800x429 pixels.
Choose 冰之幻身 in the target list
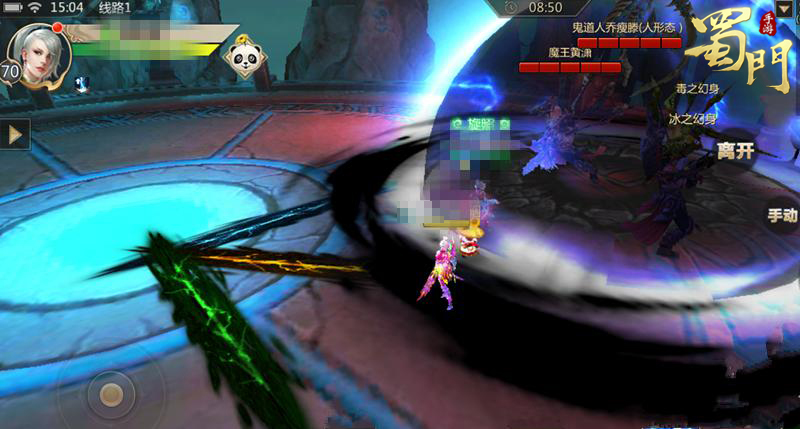click(694, 118)
